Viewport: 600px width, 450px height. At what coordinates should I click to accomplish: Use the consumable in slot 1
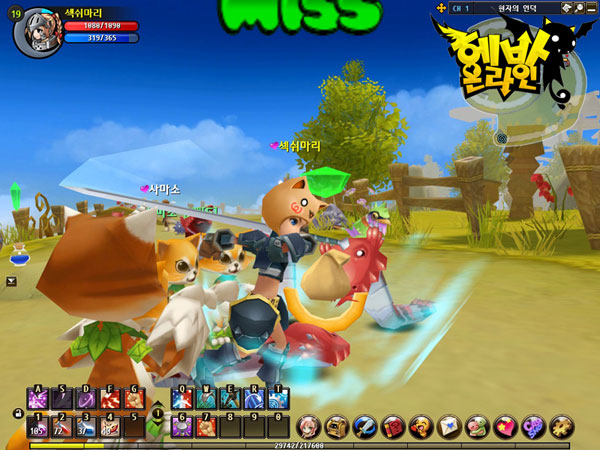[x=38, y=427]
